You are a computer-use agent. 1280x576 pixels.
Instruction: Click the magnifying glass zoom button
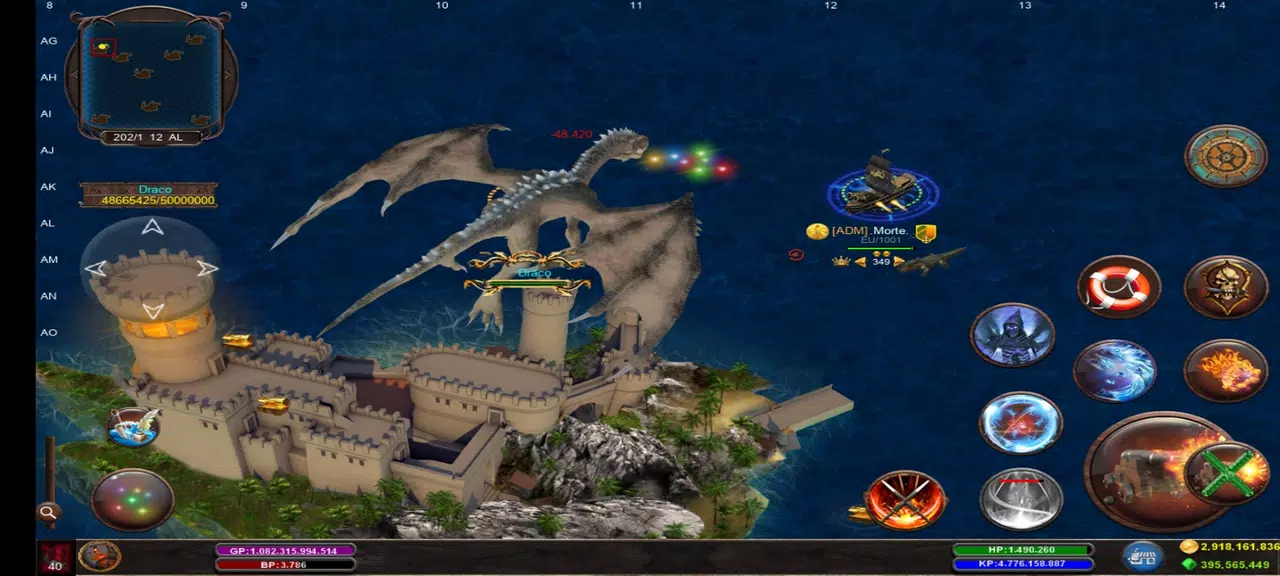(47, 513)
